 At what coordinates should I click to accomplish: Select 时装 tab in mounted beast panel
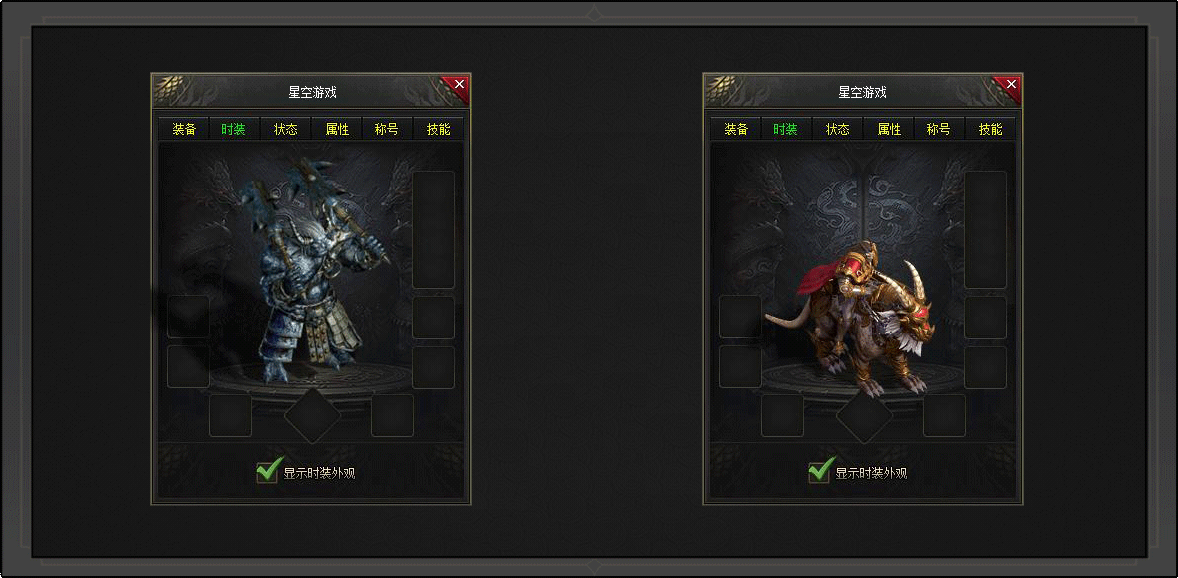pos(786,129)
